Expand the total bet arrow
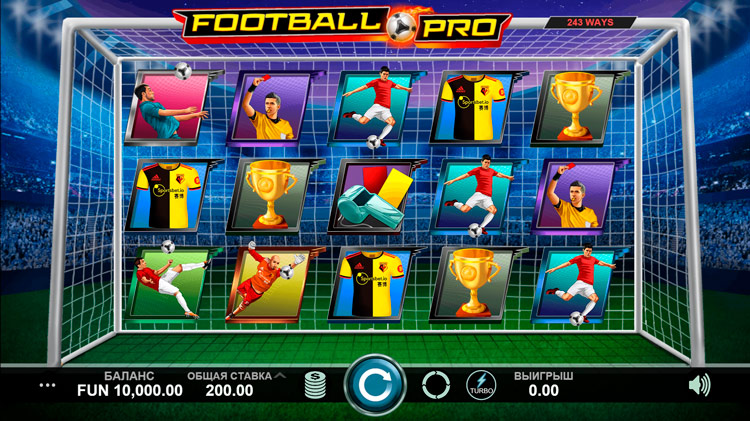The image size is (750, 421). pyautogui.click(x=281, y=376)
